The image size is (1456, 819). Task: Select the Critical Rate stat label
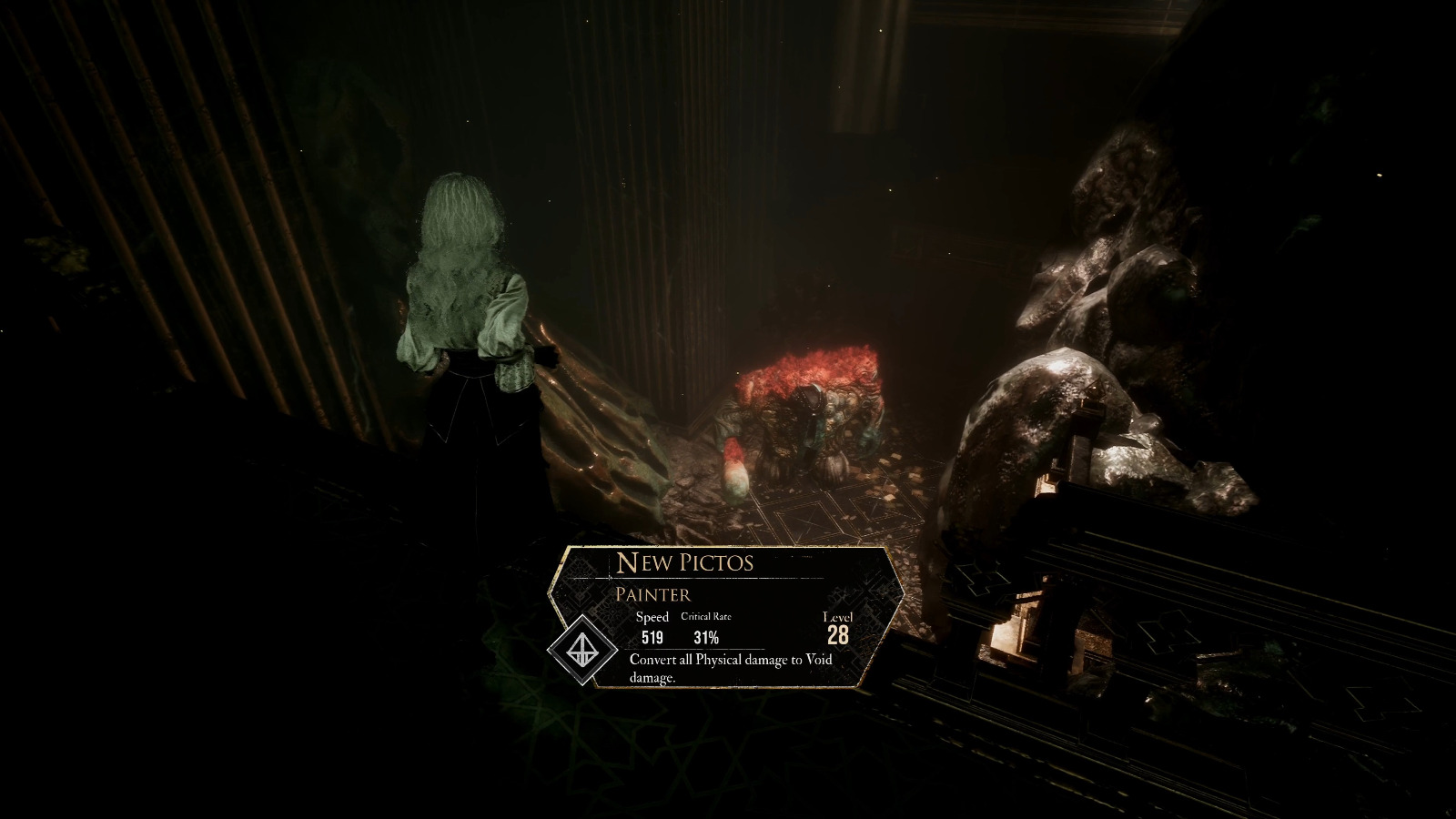coord(707,615)
